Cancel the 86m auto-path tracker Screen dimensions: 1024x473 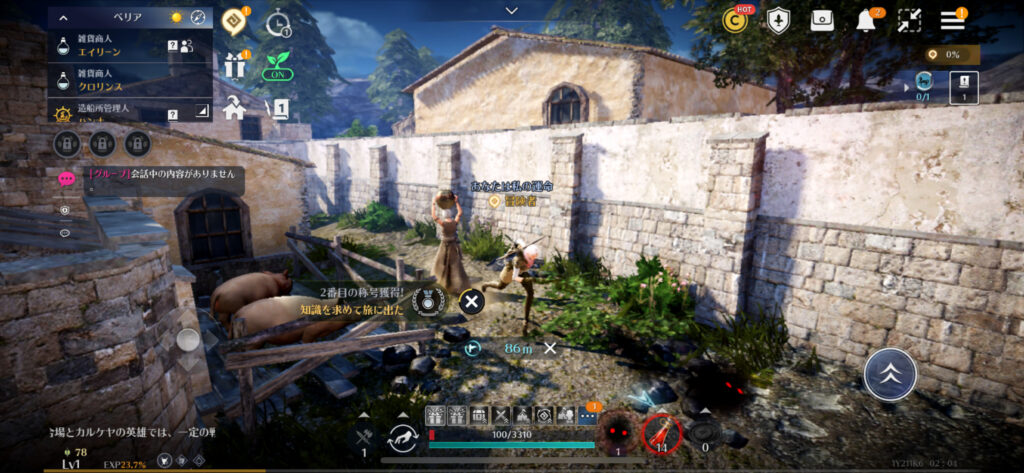[x=550, y=348]
